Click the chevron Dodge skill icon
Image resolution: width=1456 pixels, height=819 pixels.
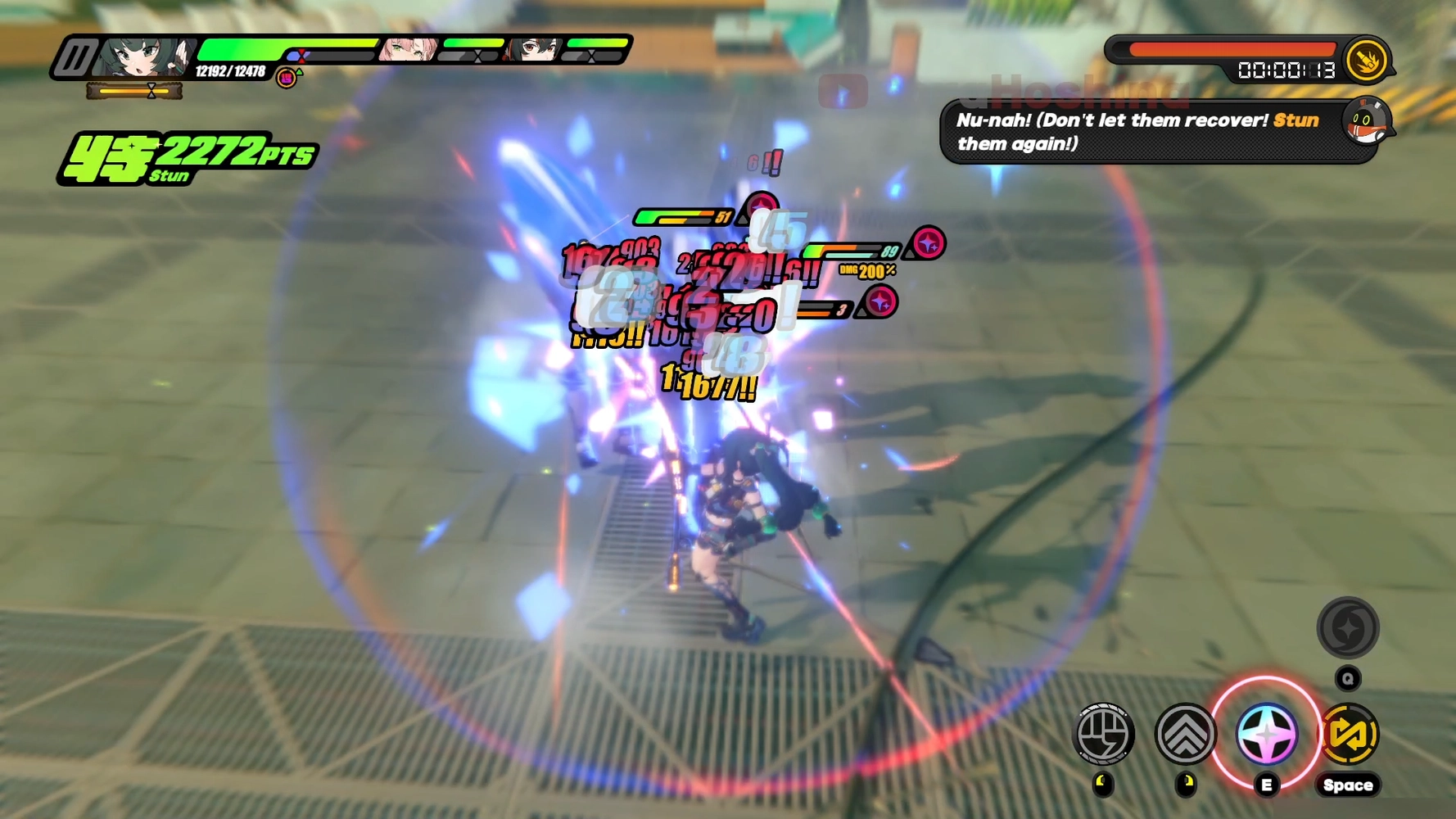tap(1185, 735)
